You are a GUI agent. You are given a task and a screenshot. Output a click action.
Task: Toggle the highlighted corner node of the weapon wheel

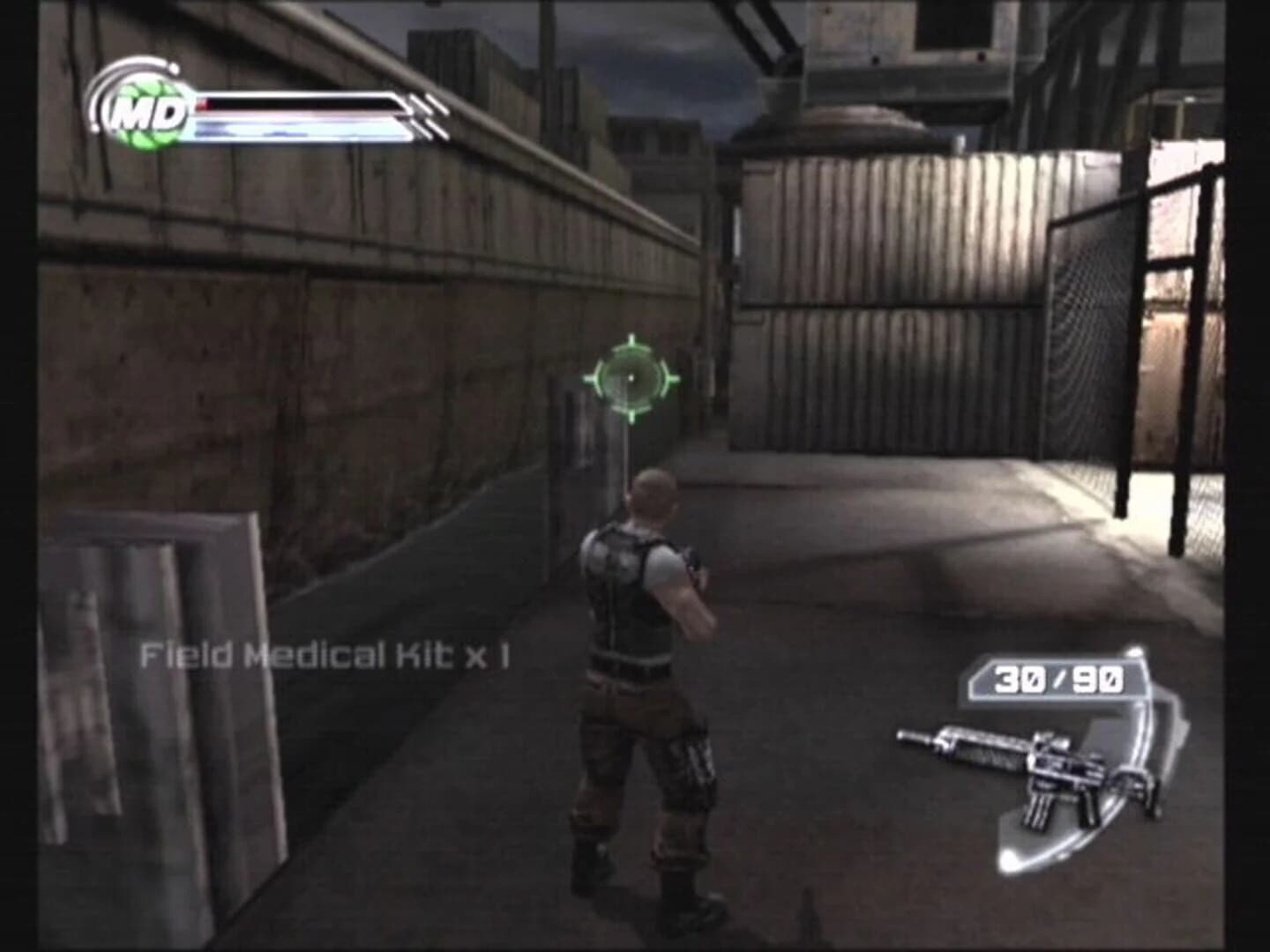pyautogui.click(x=1136, y=652)
